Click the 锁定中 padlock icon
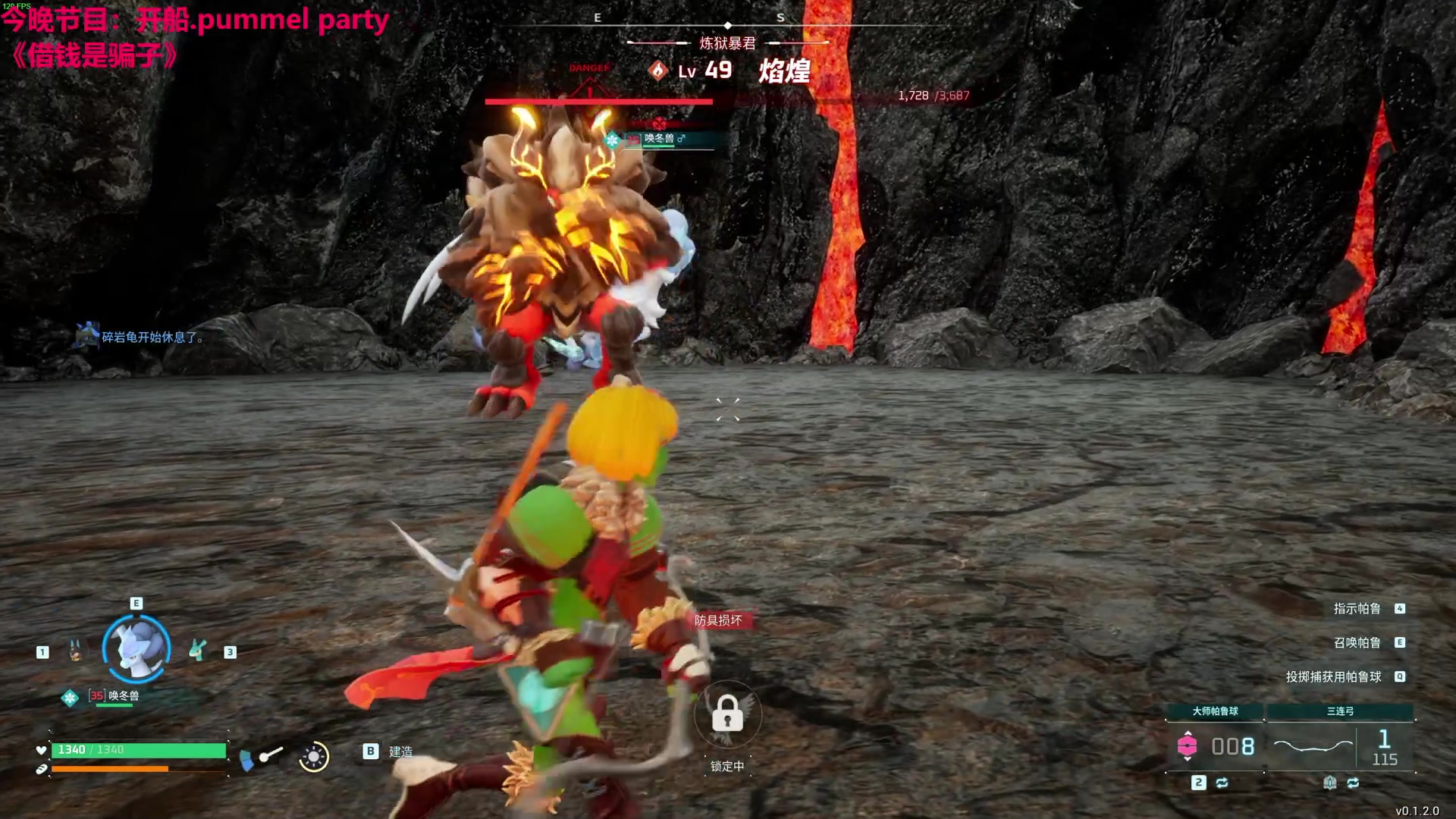 click(727, 714)
